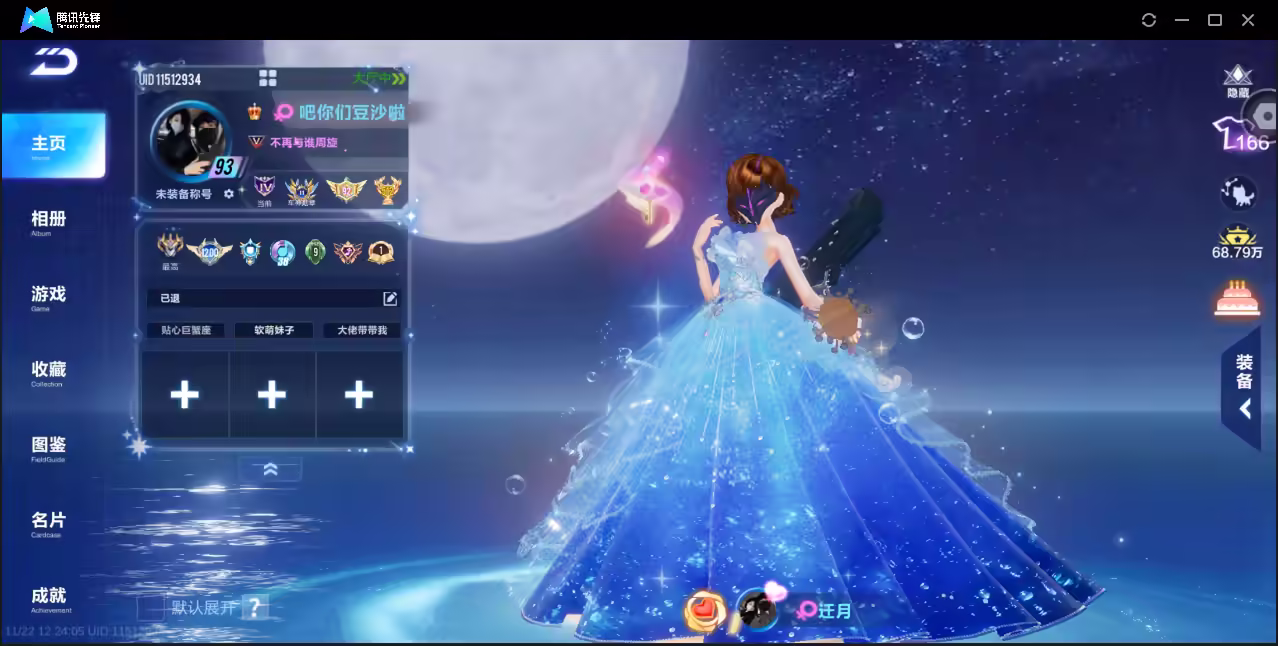Collapse the profile panel with up arrows
The width and height of the screenshot is (1278, 646).
click(x=270, y=469)
